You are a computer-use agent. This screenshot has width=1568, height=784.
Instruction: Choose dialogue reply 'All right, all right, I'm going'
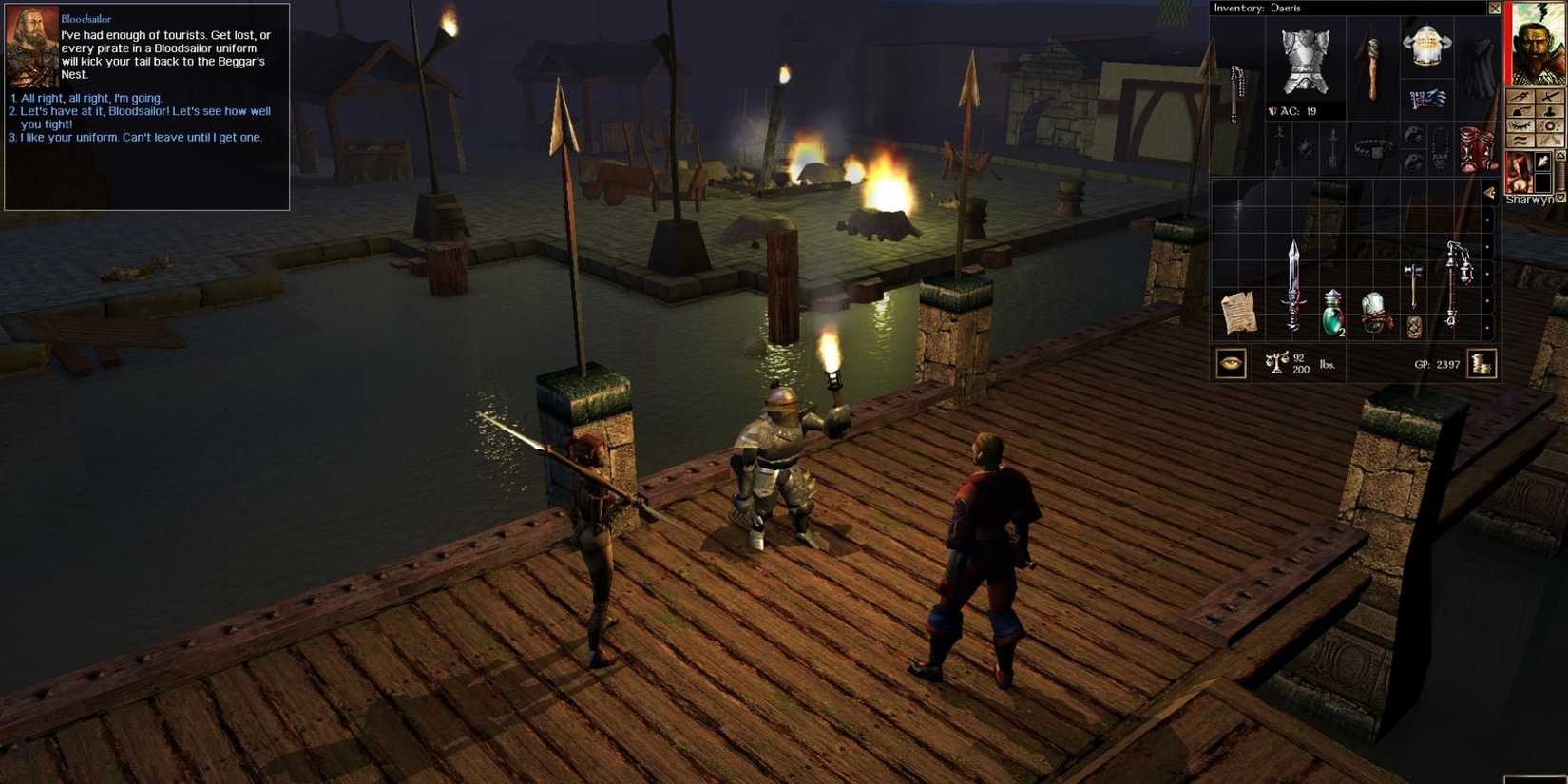[87, 98]
